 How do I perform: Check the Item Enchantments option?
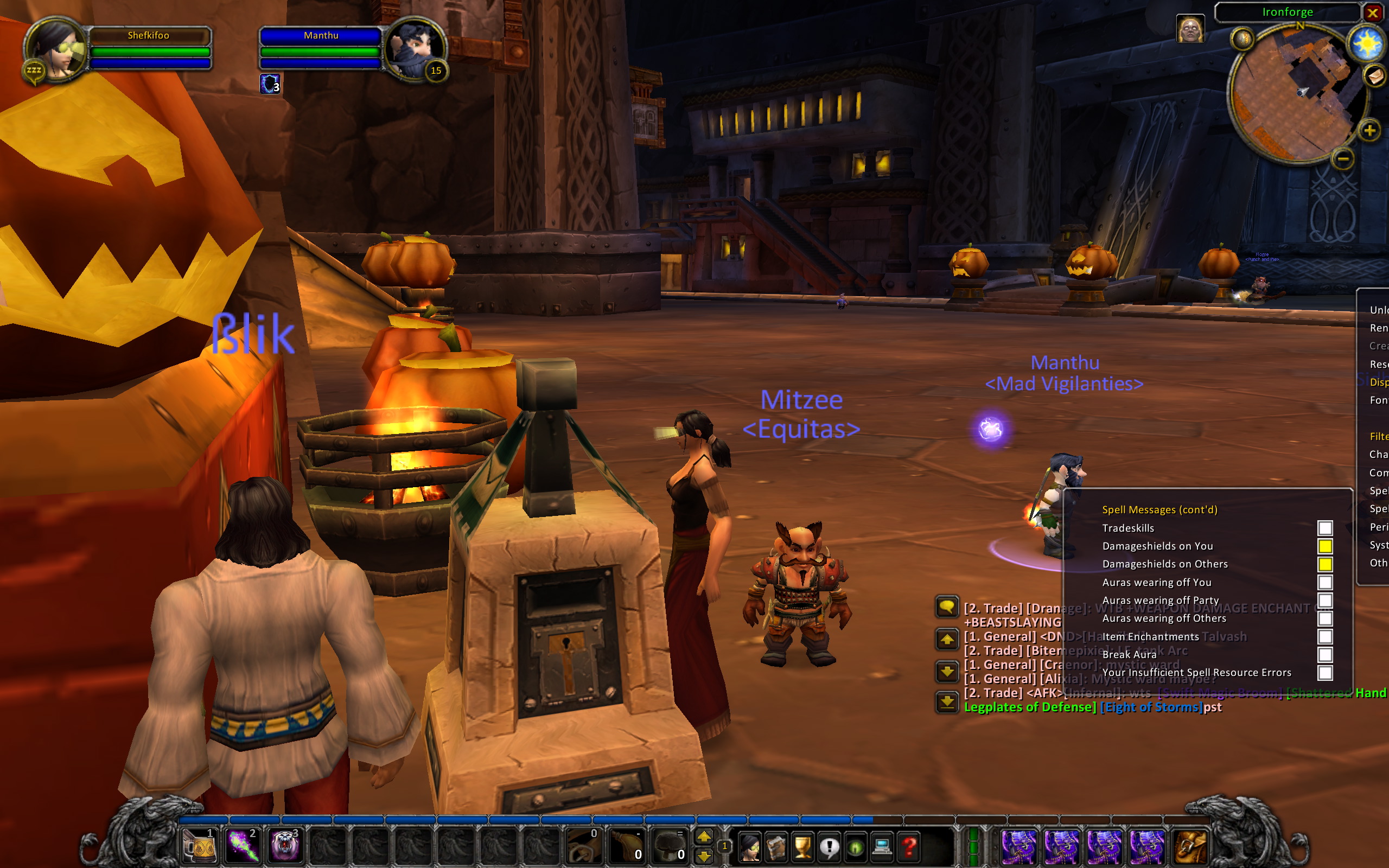pyautogui.click(x=1325, y=636)
